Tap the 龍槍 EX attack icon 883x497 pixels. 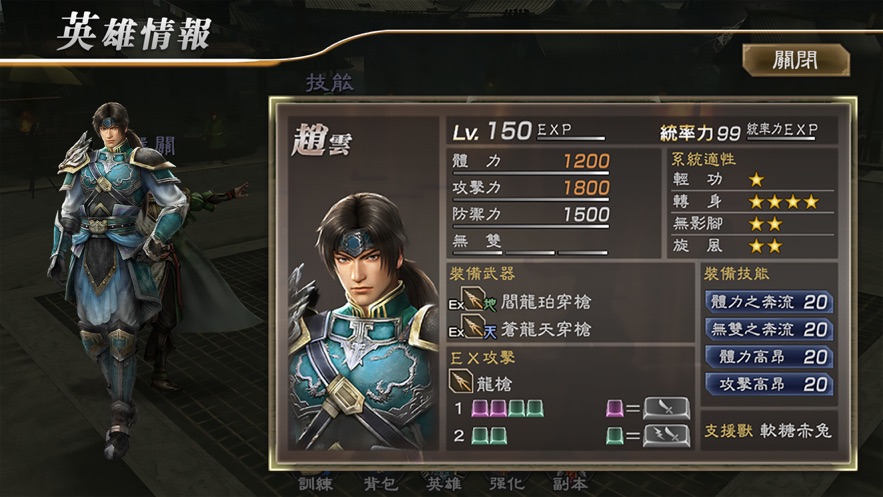pyautogui.click(x=463, y=381)
